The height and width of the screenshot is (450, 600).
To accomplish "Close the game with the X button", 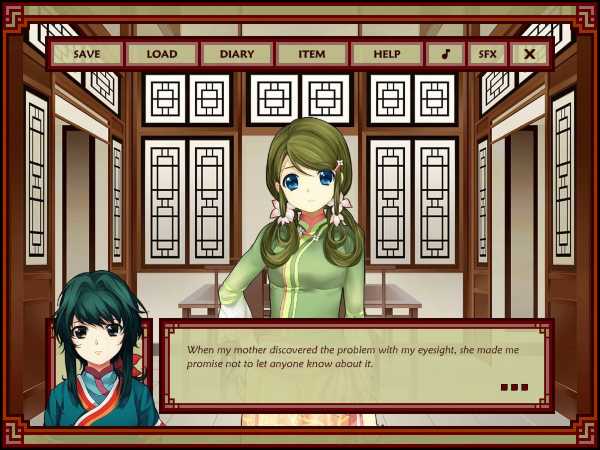I will (529, 54).
